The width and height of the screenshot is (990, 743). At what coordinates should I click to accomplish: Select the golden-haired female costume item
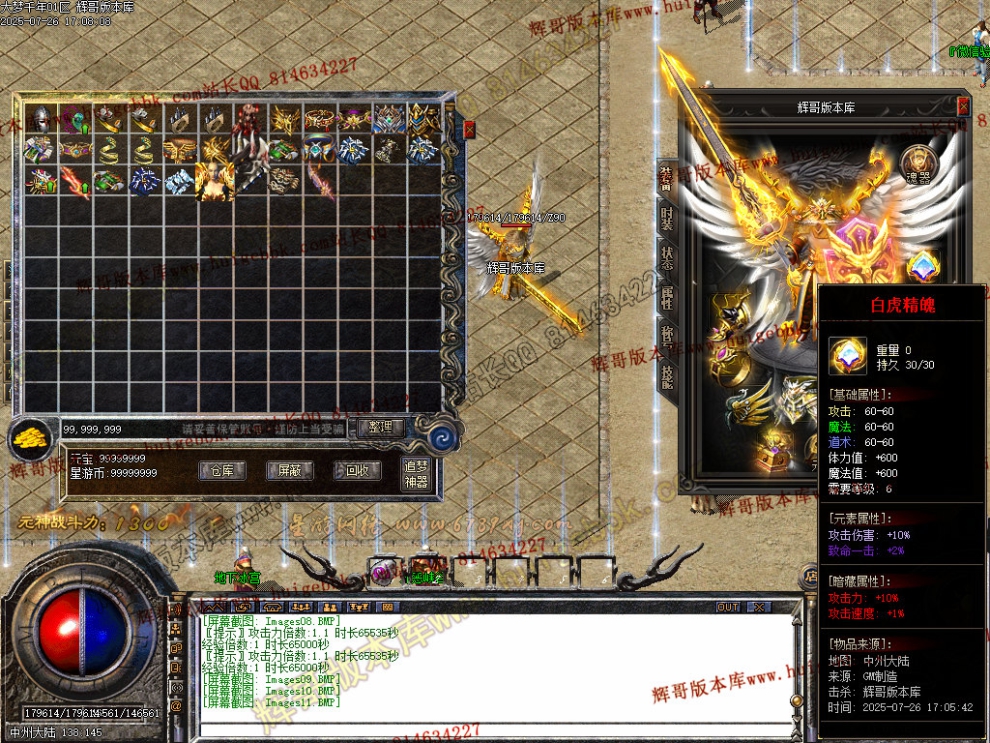coord(215,181)
